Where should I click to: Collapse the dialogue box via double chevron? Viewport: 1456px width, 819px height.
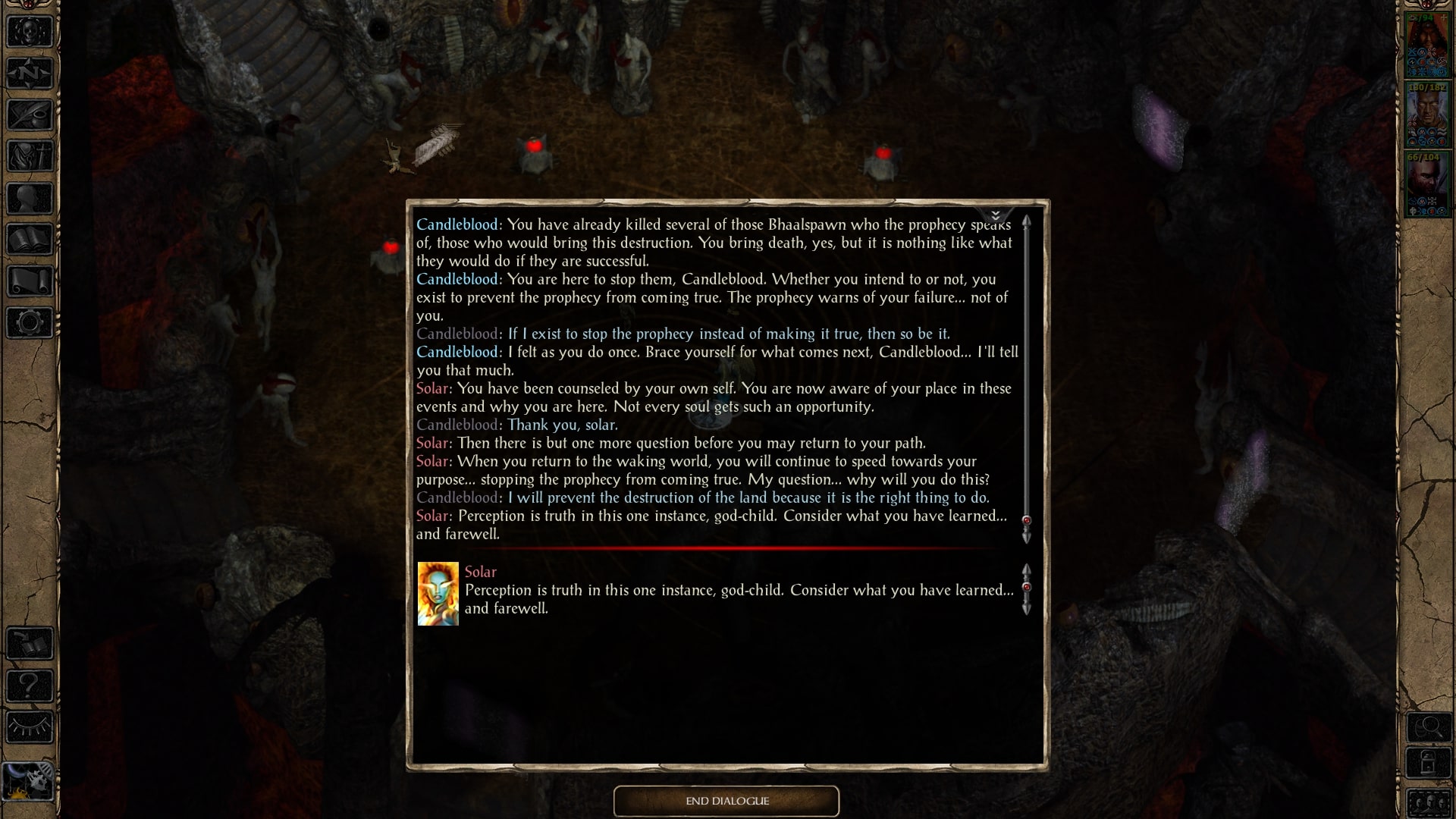click(x=996, y=215)
